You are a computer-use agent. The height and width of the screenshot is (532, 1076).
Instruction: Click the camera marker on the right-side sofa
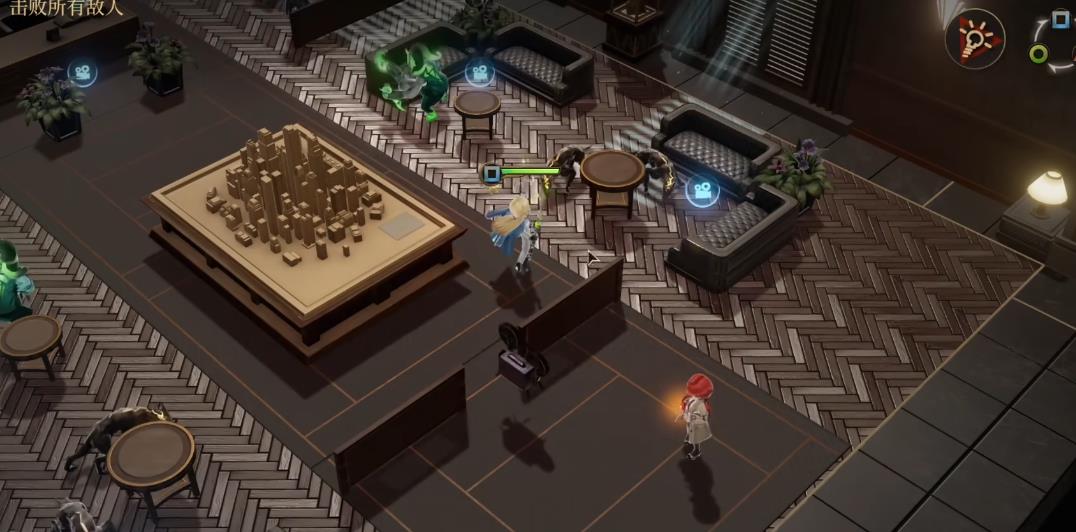click(x=702, y=190)
